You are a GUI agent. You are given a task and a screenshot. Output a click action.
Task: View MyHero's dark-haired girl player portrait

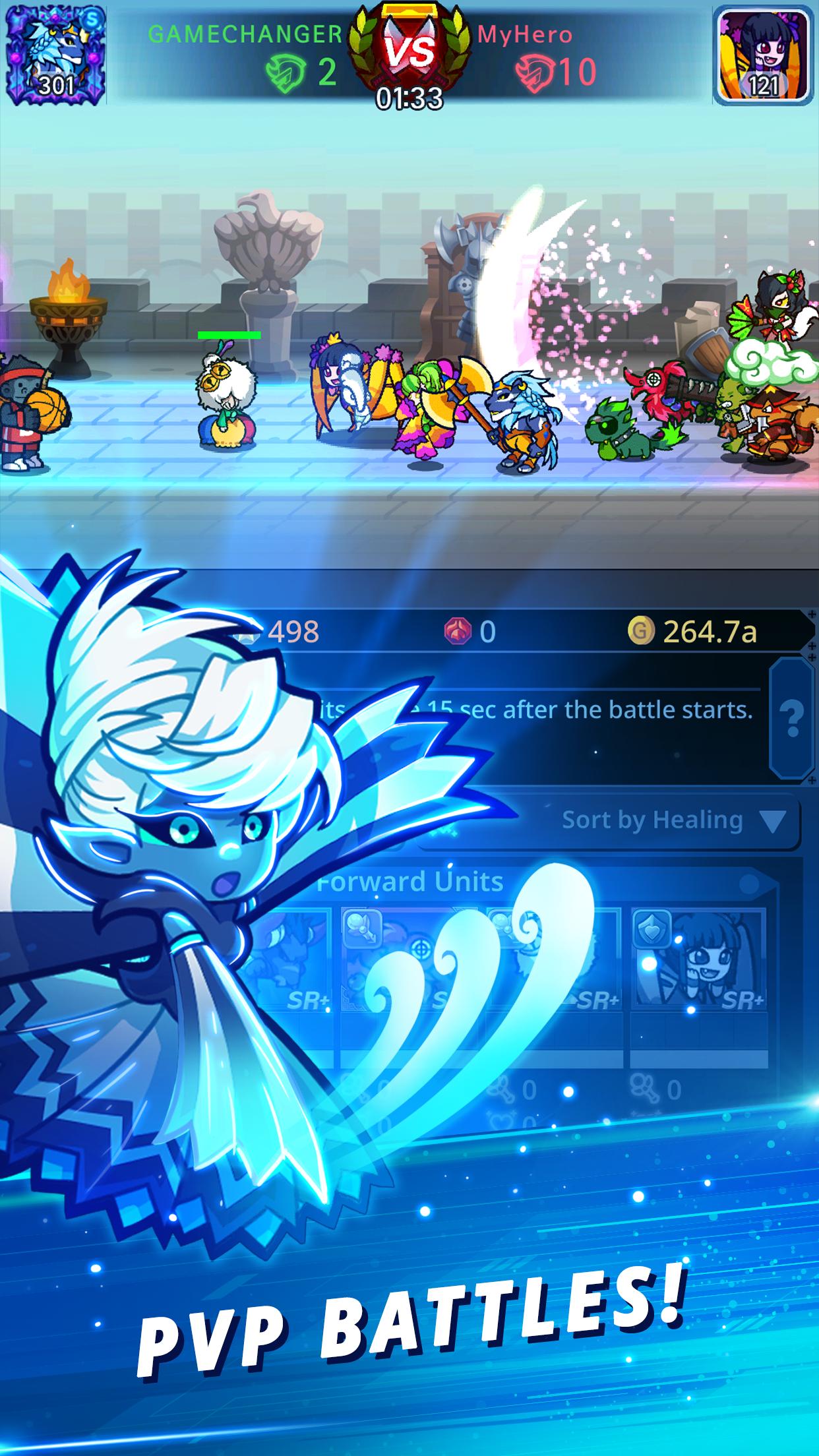(764, 55)
